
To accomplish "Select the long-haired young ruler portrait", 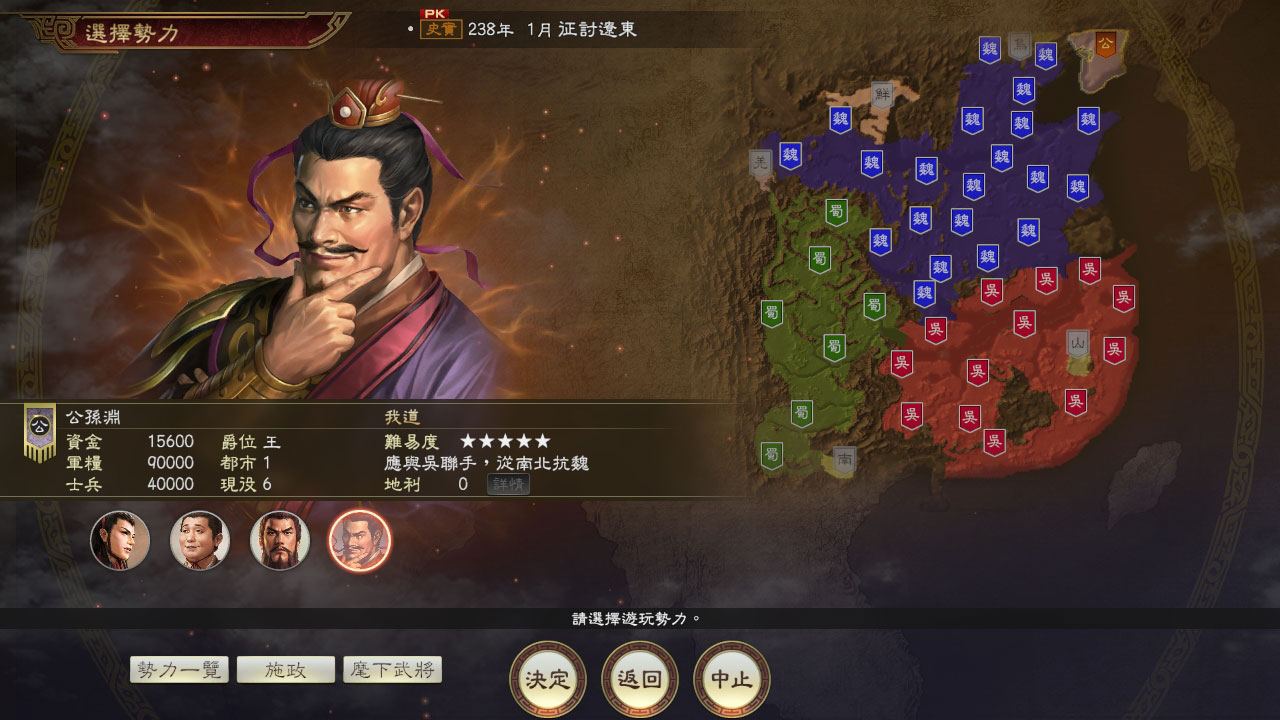I will point(120,540).
